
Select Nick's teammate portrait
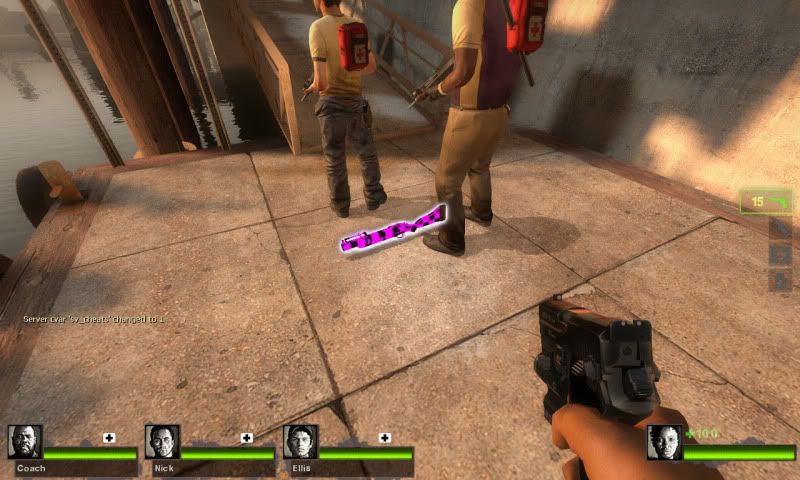tap(162, 442)
